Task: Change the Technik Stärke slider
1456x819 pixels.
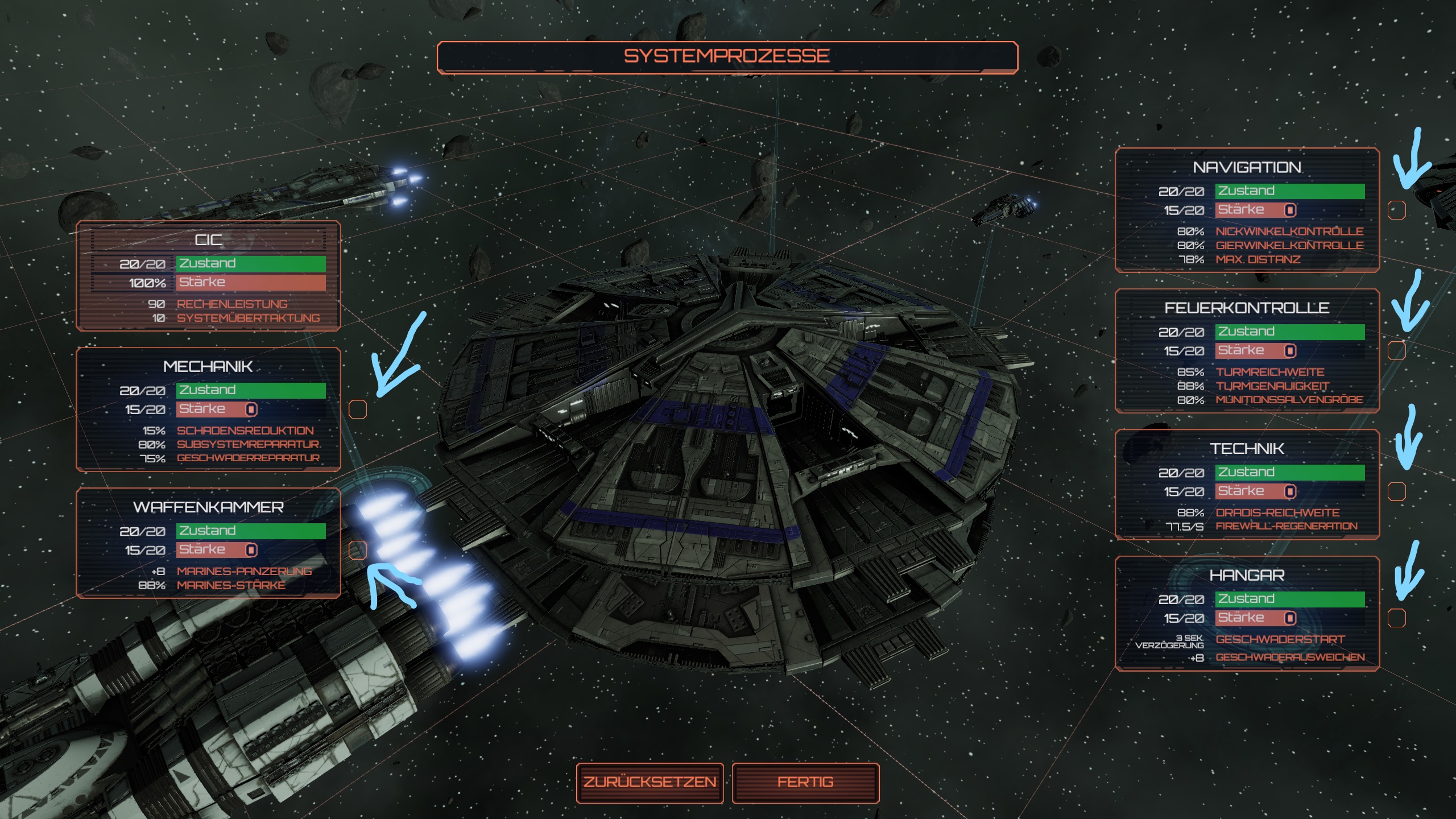Action: 1290,491
